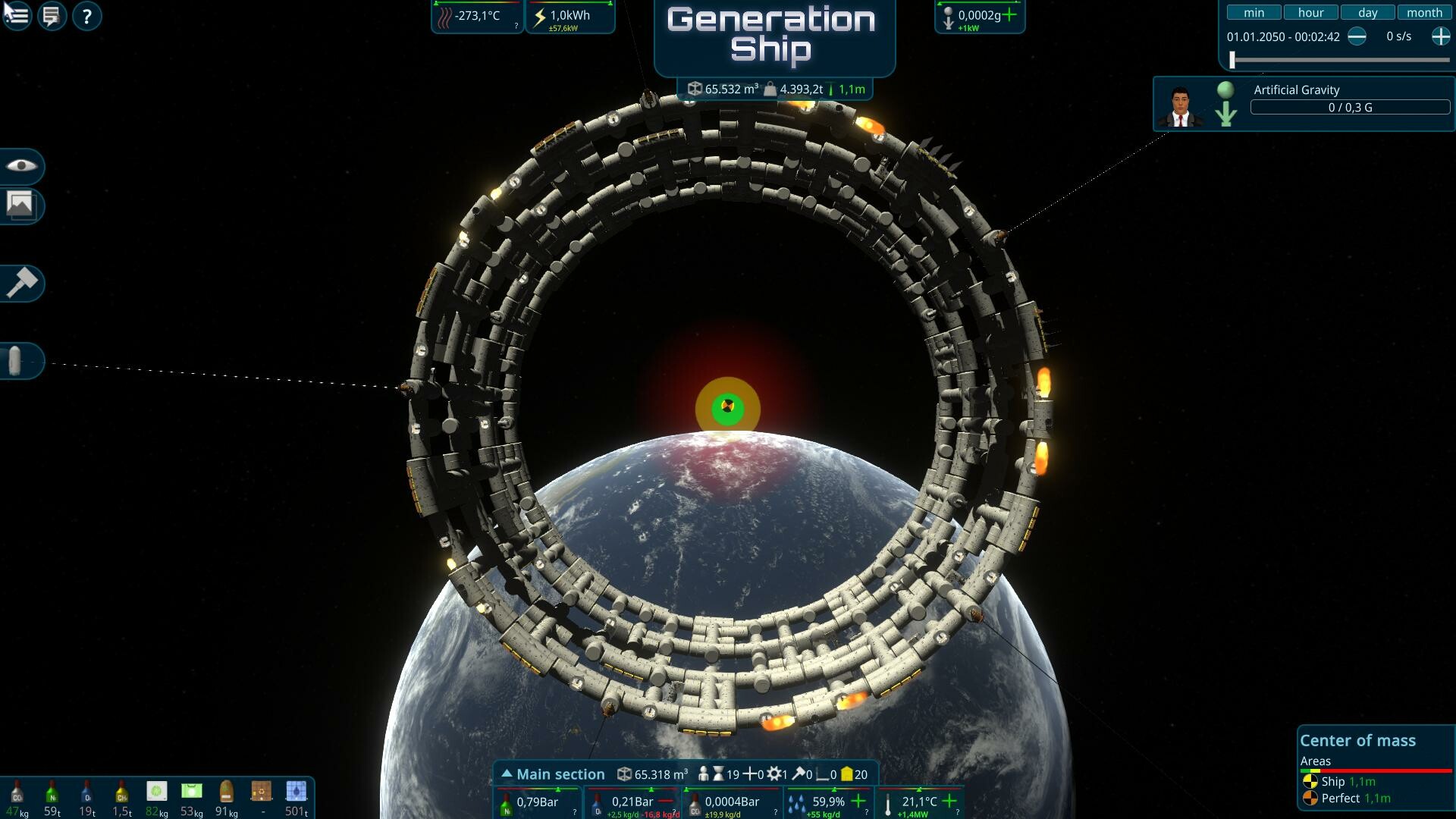Click the CO2 bottle resource icon
Image resolution: width=1456 pixels, height=819 pixels.
[x=17, y=793]
